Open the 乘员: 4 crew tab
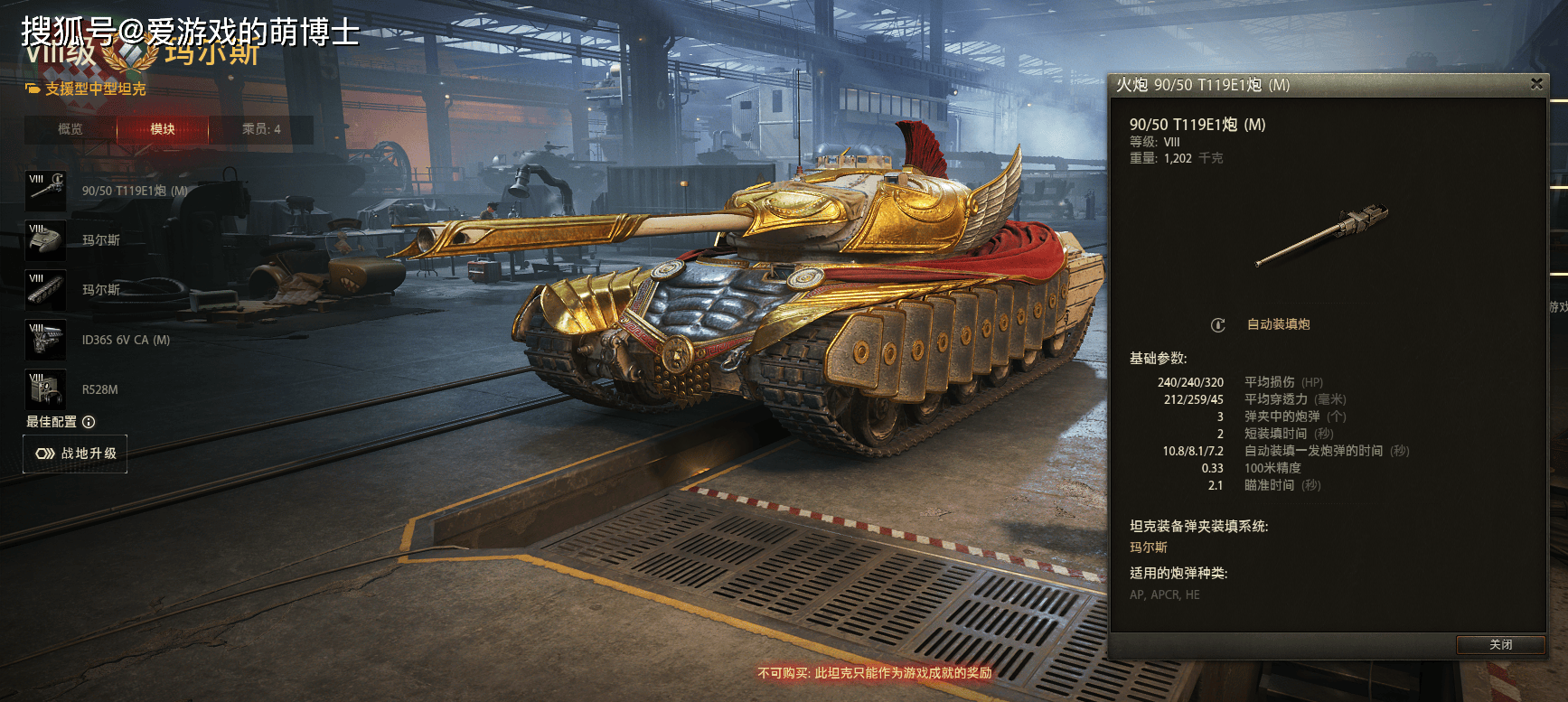Screen dimensions: 1568x702 [x=261, y=129]
